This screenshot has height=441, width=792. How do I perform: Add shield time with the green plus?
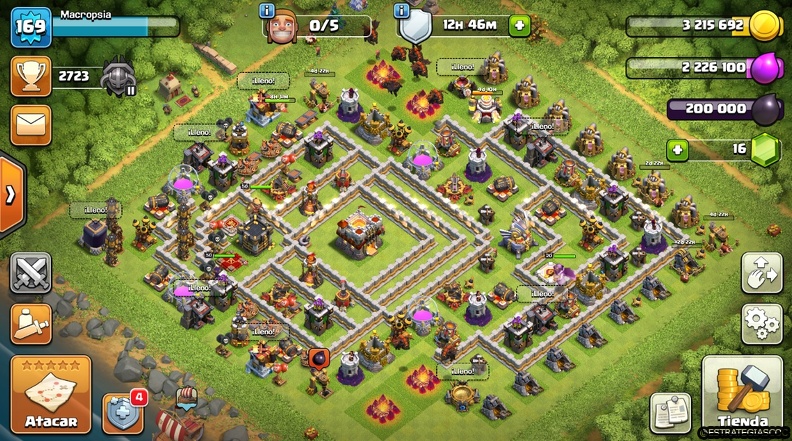pos(518,26)
